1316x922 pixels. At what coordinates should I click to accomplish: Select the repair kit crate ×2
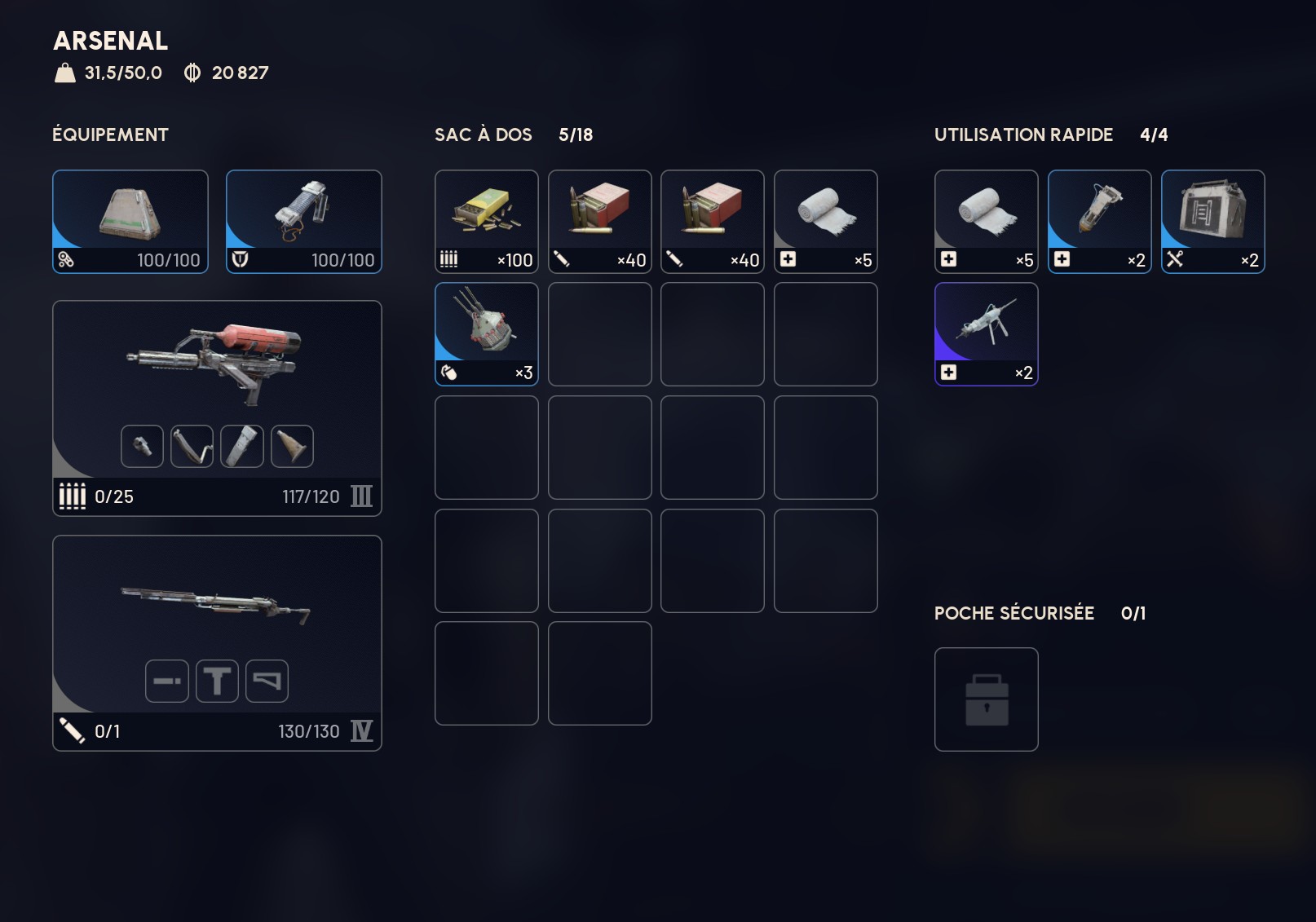coord(1212,221)
